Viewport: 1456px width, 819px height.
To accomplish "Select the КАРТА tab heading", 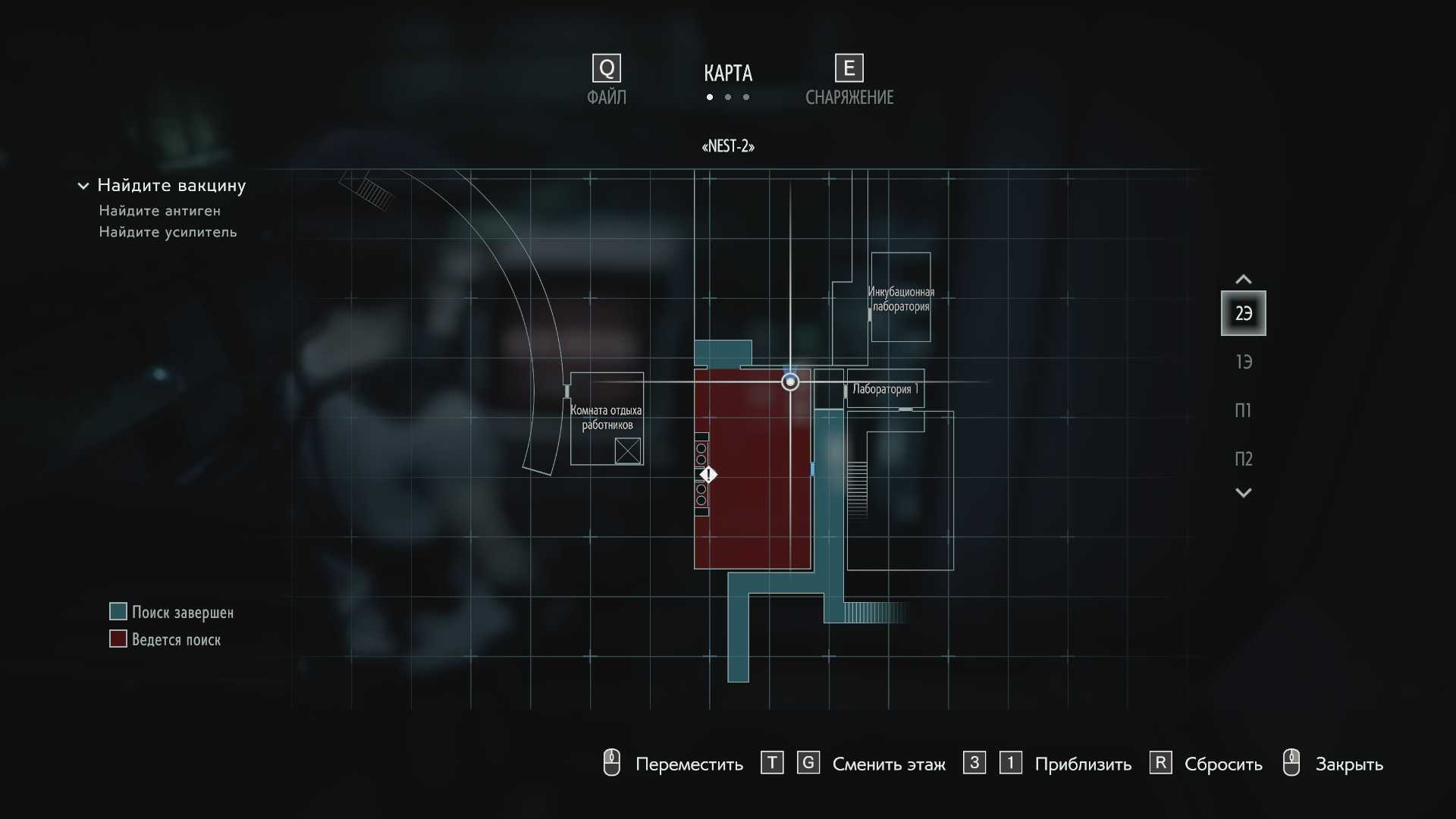I will coord(728,74).
